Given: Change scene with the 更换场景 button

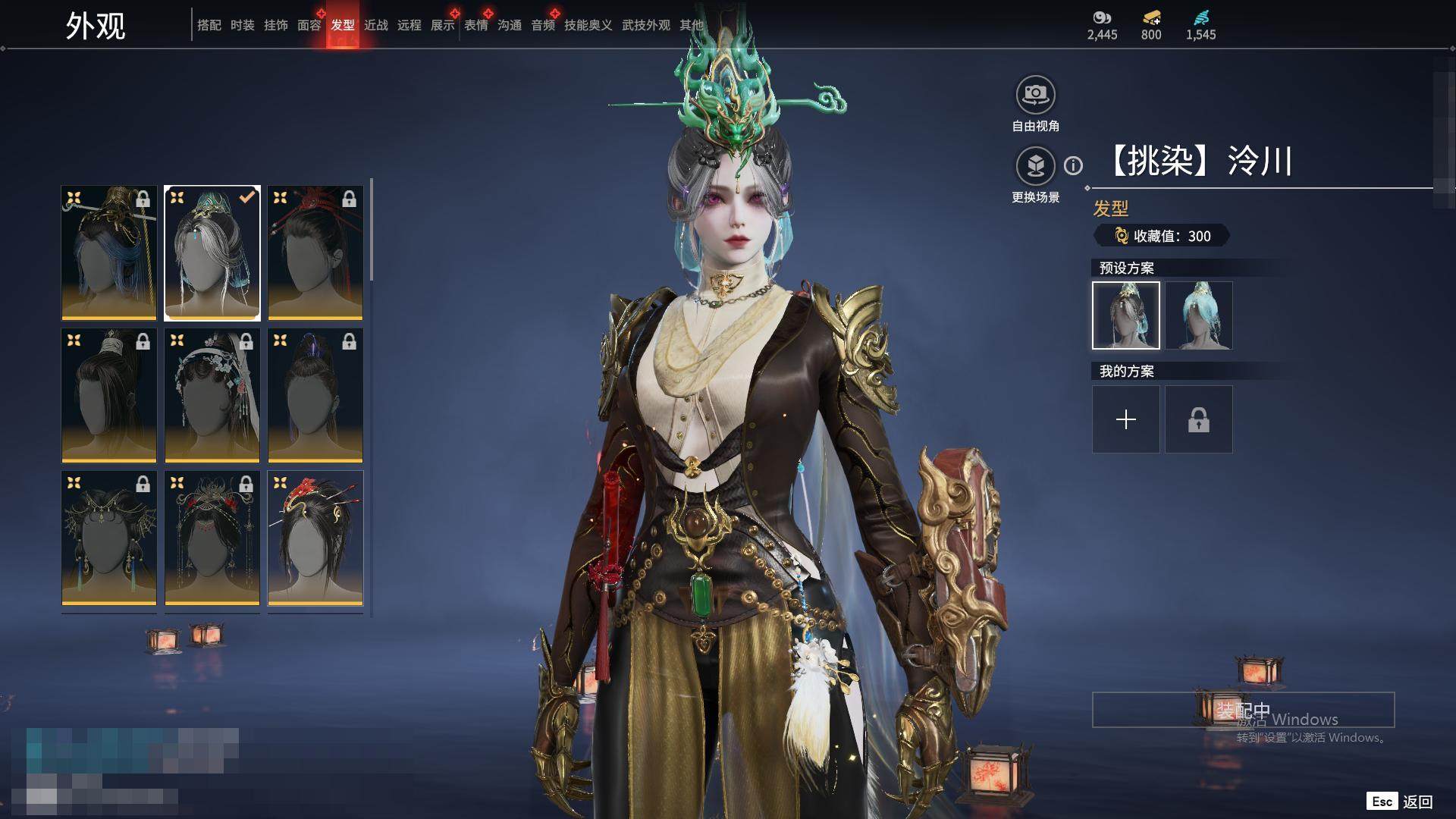Looking at the screenshot, I should pyautogui.click(x=1035, y=166).
